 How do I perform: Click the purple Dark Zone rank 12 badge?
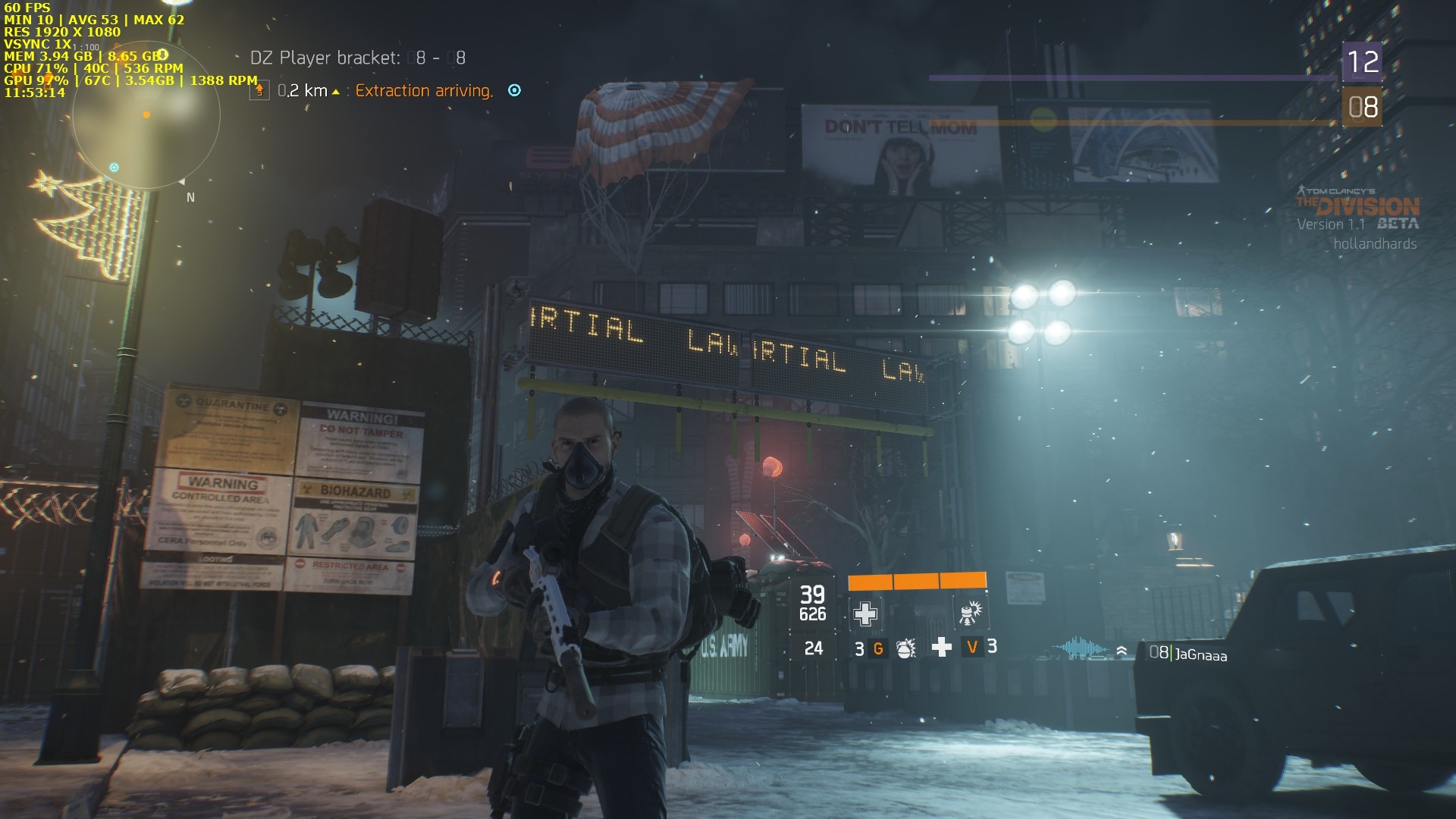click(1362, 61)
